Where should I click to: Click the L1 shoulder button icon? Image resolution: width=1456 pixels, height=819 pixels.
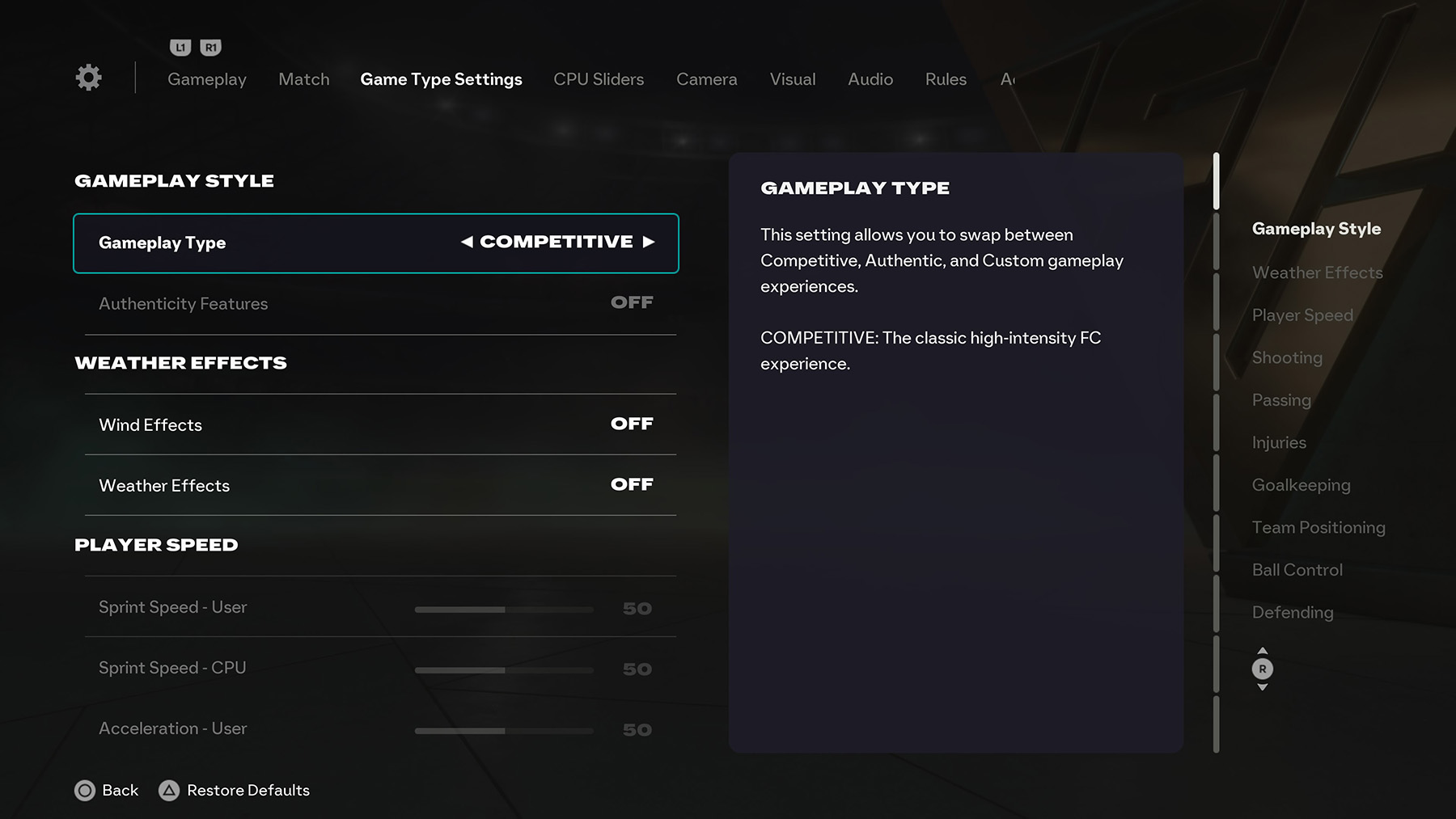click(x=180, y=47)
